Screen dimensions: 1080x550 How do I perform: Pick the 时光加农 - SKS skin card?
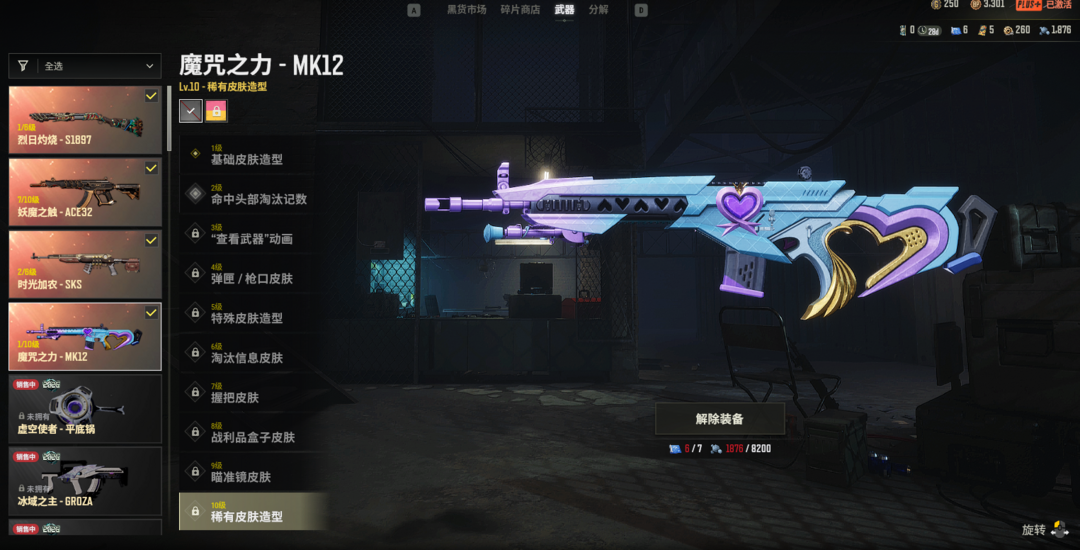click(x=85, y=264)
